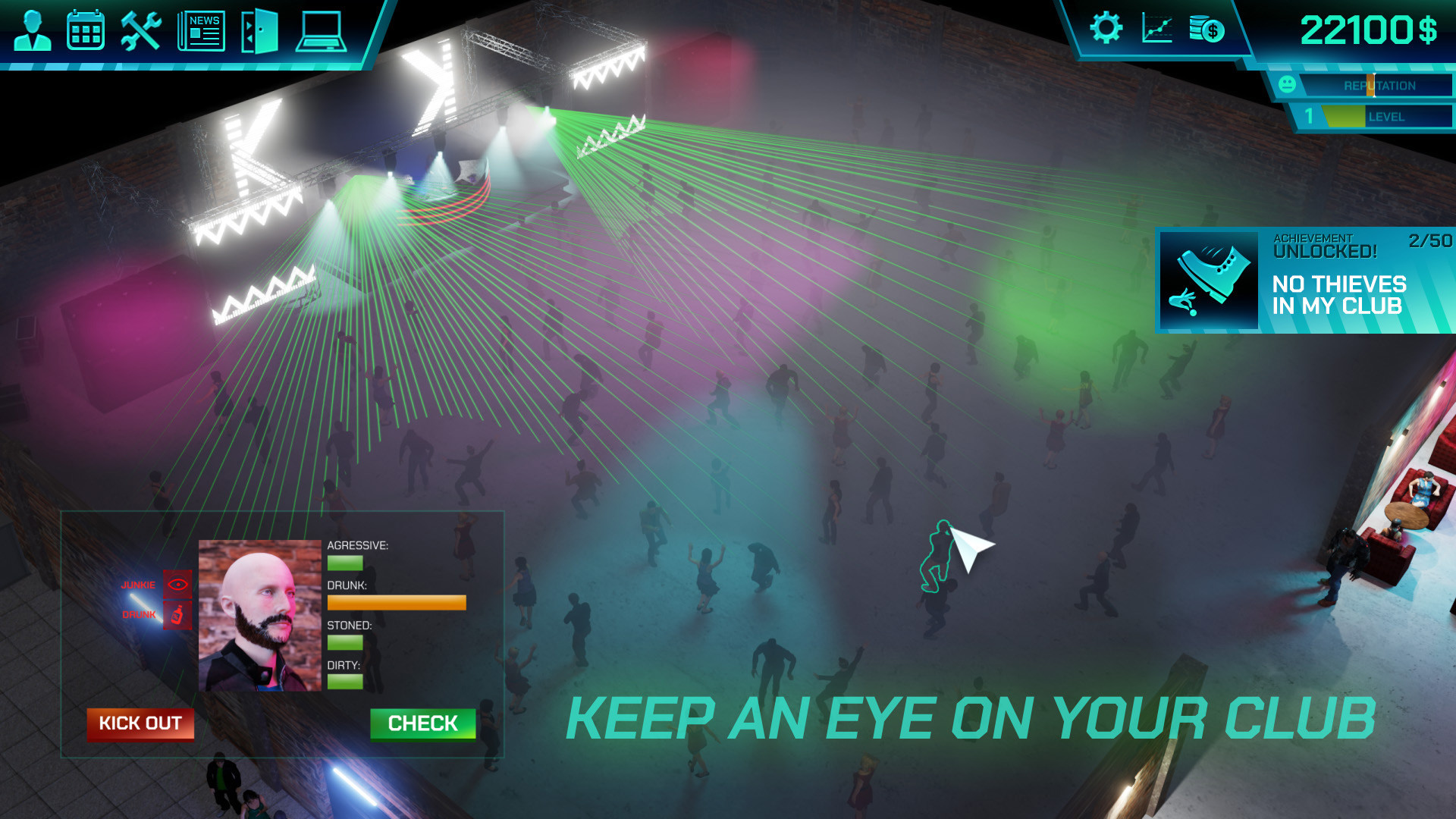This screenshot has width=1456, height=819.
Task: Toggle the DRUNK bottle indicator
Action: click(177, 616)
